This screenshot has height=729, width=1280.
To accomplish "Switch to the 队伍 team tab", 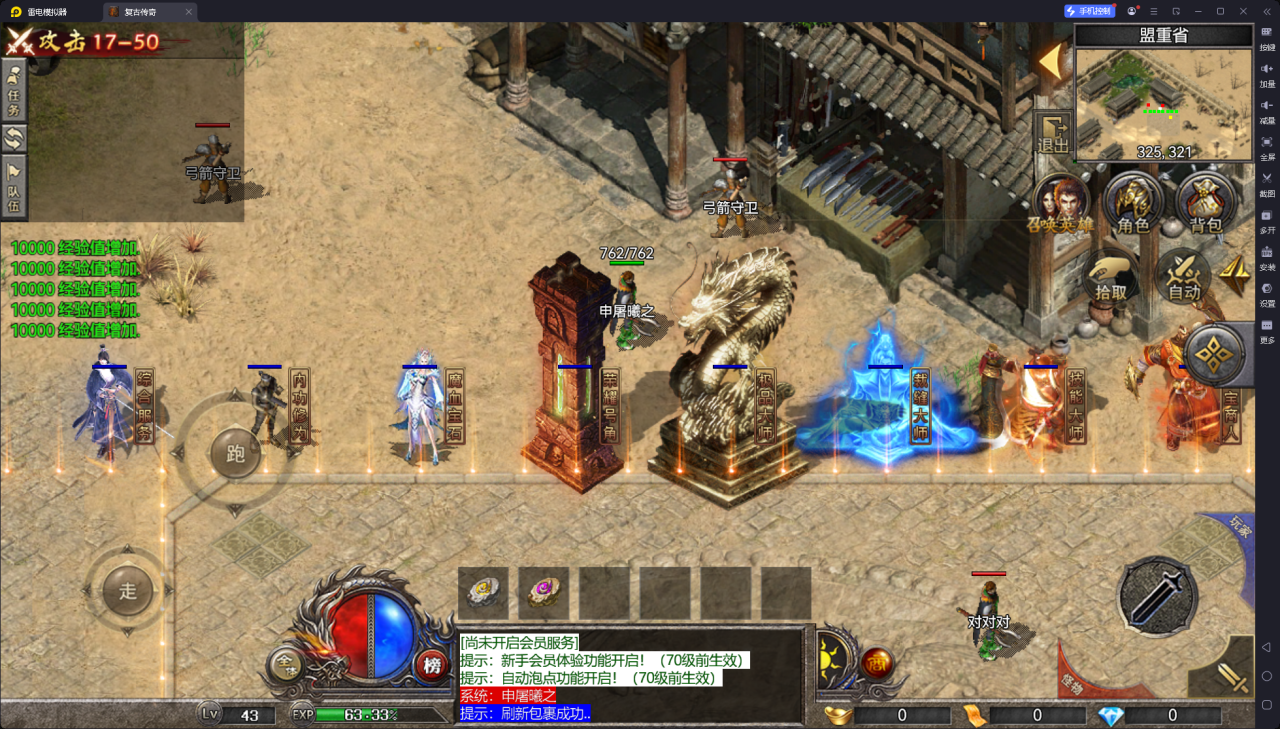I will 14,186.
